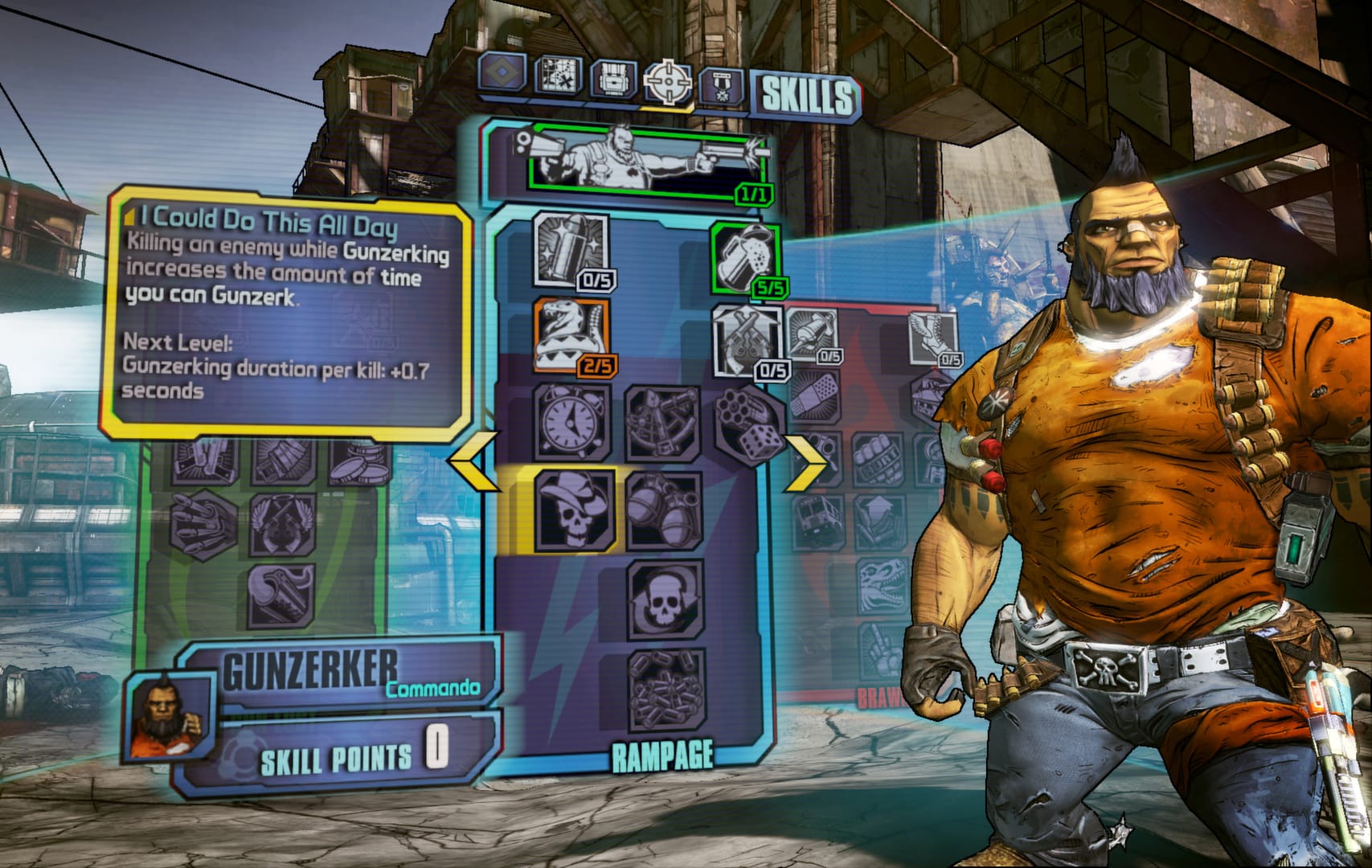Select the RAMPAGE tree label
Screen dimensions: 1372x868
tap(662, 755)
